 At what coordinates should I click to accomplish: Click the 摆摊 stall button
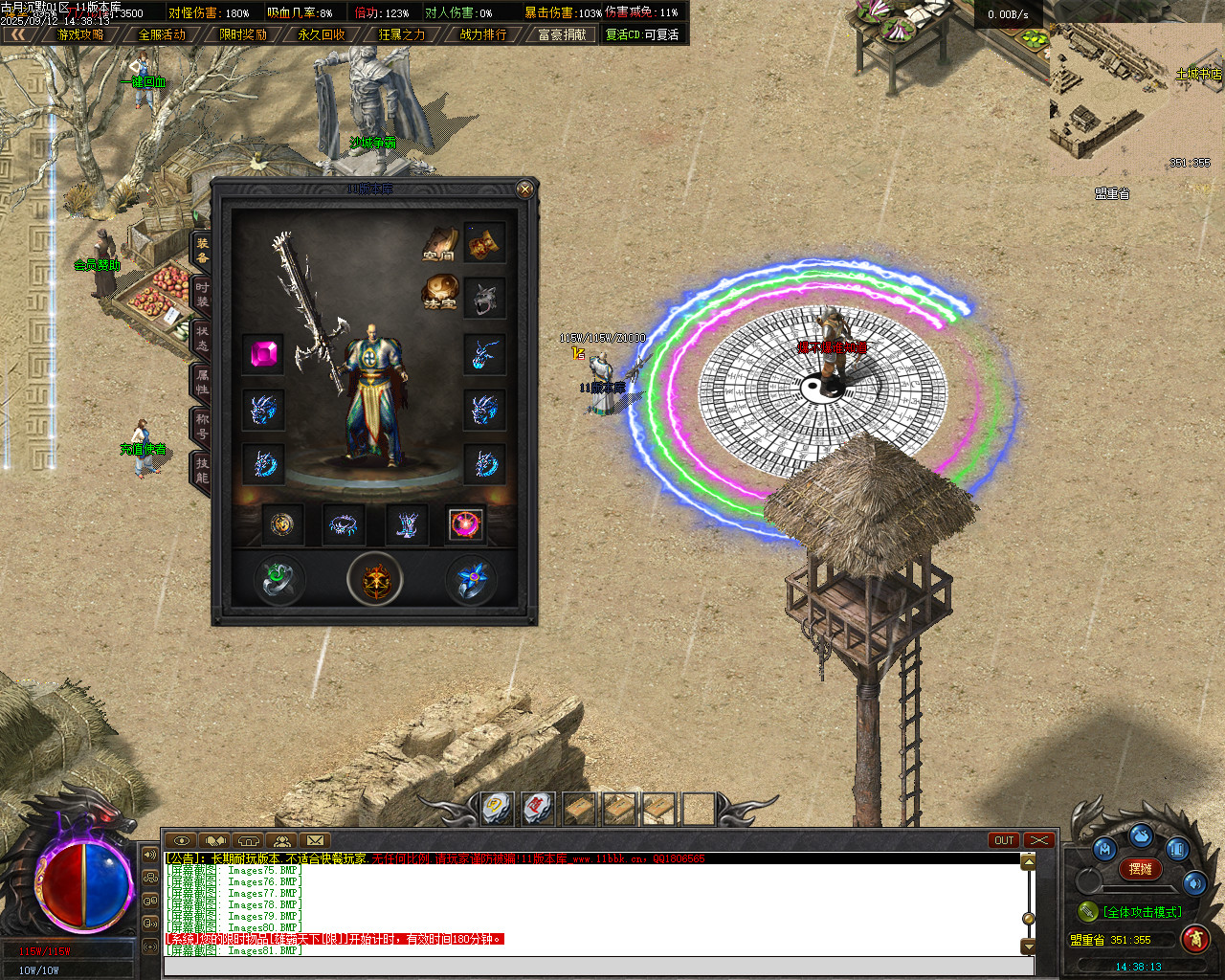[1141, 869]
